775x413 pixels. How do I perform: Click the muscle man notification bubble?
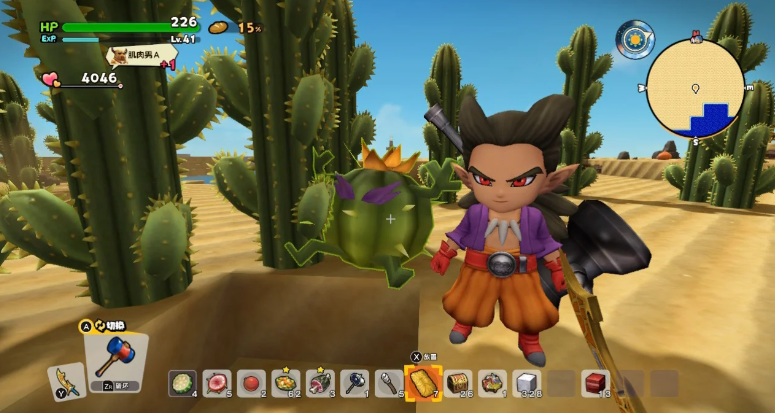coord(141,55)
